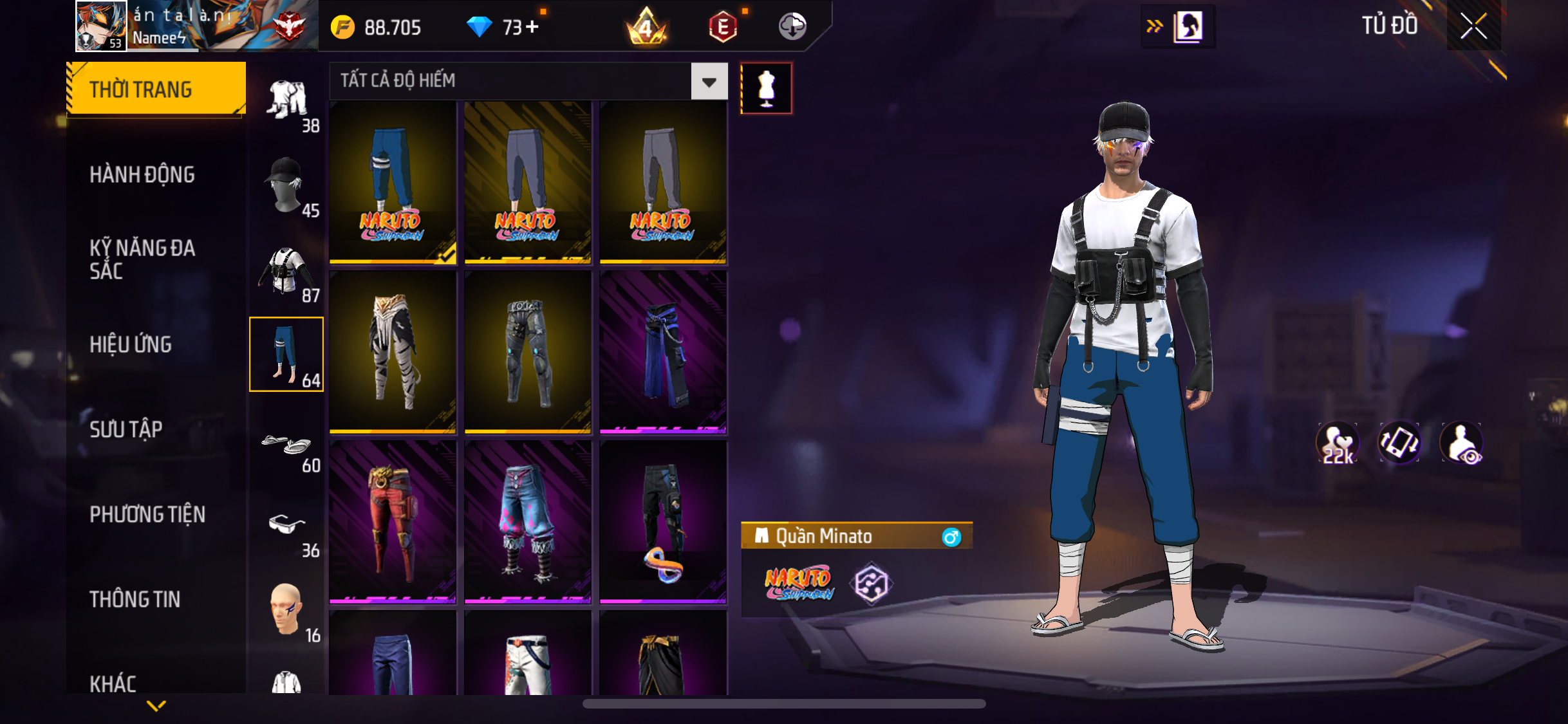Image resolution: width=1568 pixels, height=724 pixels.
Task: Show the Thông Tin tab
Action: (135, 599)
